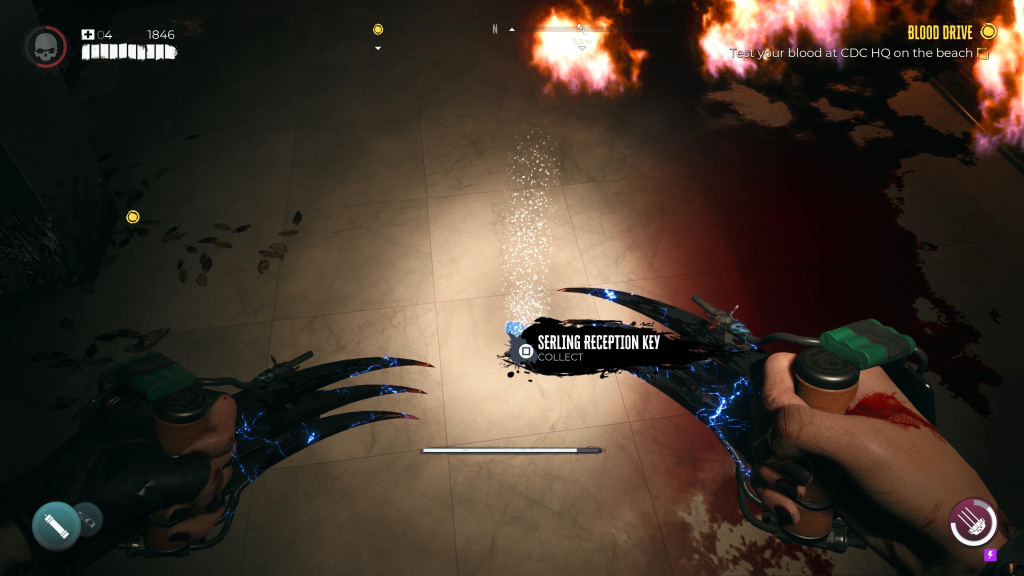The height and width of the screenshot is (576, 1024).
Task: Click the skull player status icon
Action: (45, 46)
